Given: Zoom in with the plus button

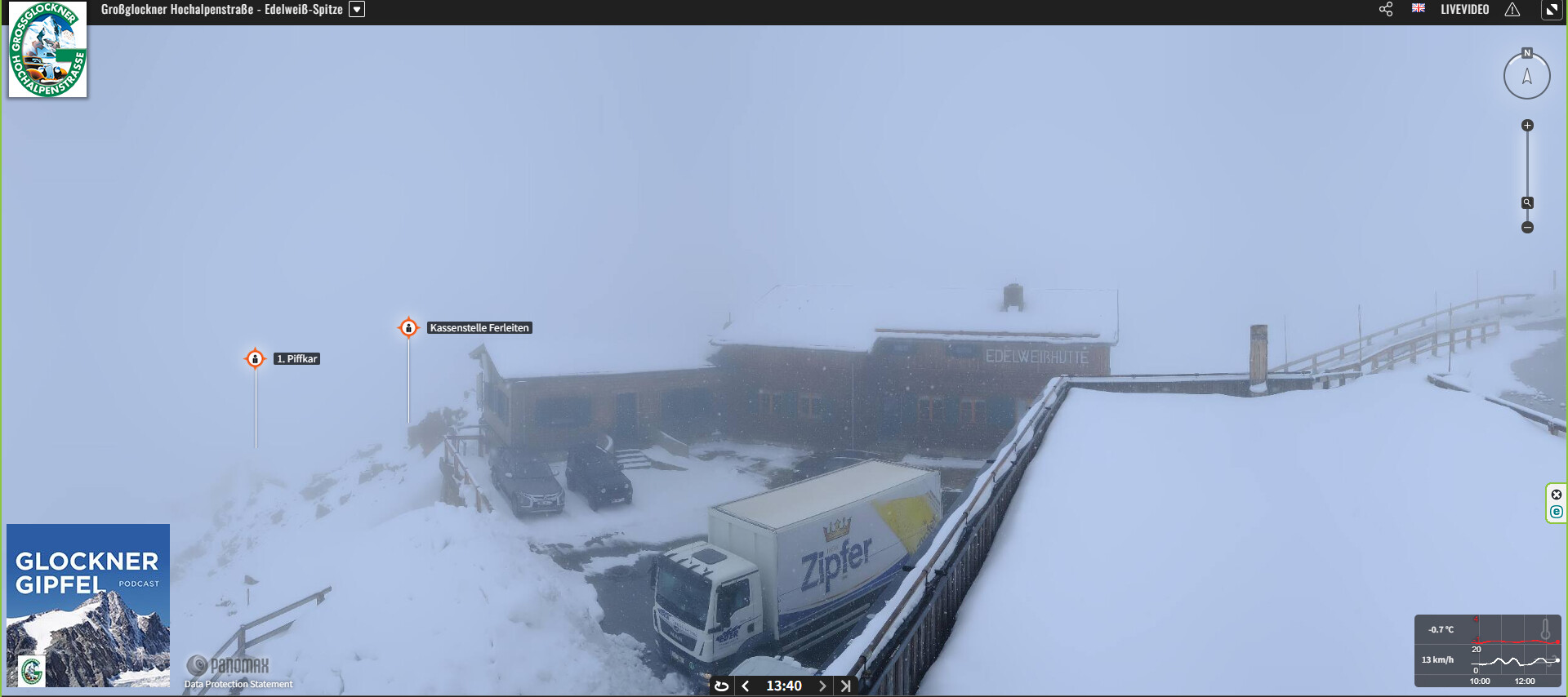Looking at the screenshot, I should click(x=1527, y=126).
